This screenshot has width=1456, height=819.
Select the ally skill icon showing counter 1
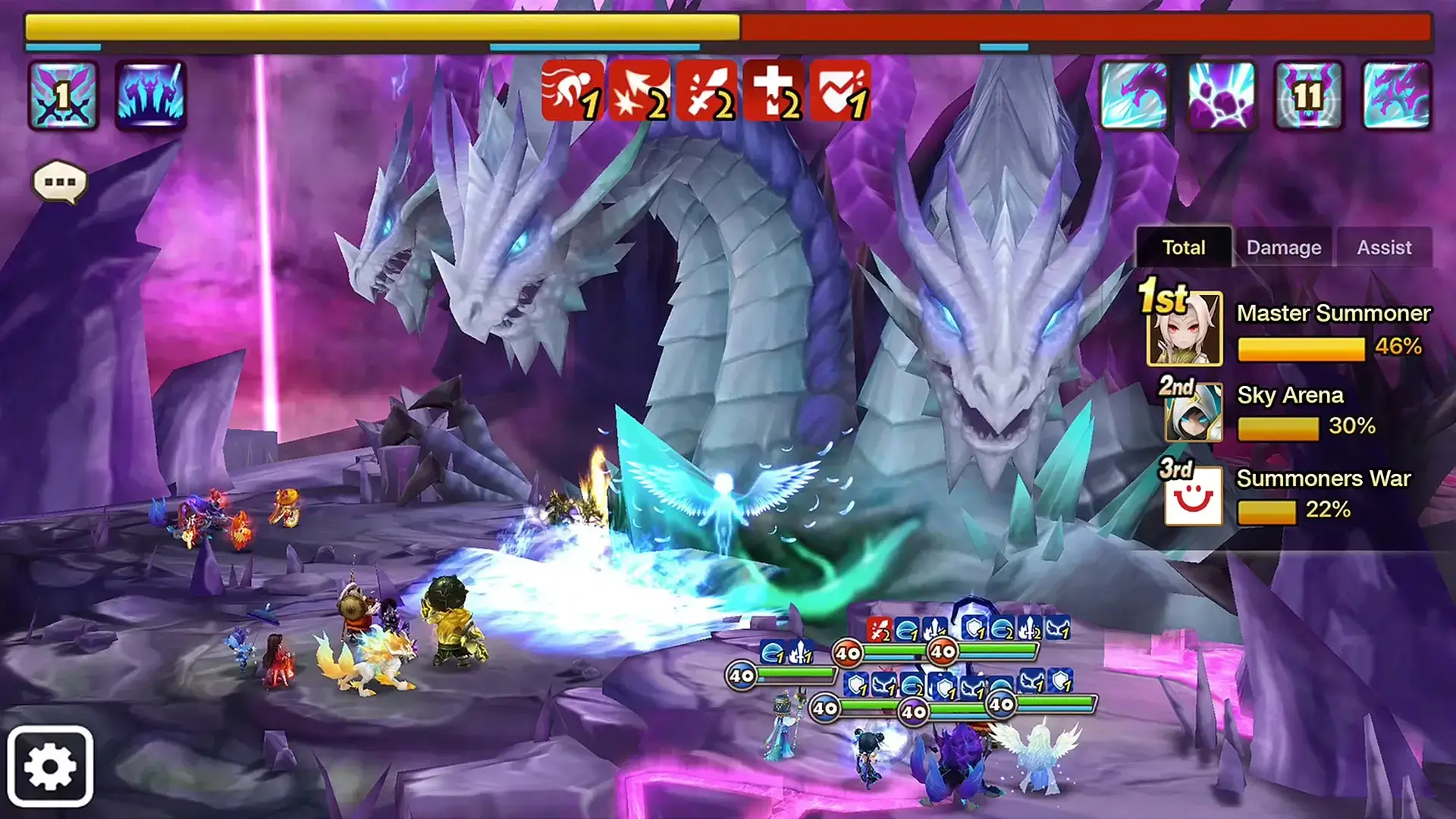click(62, 96)
